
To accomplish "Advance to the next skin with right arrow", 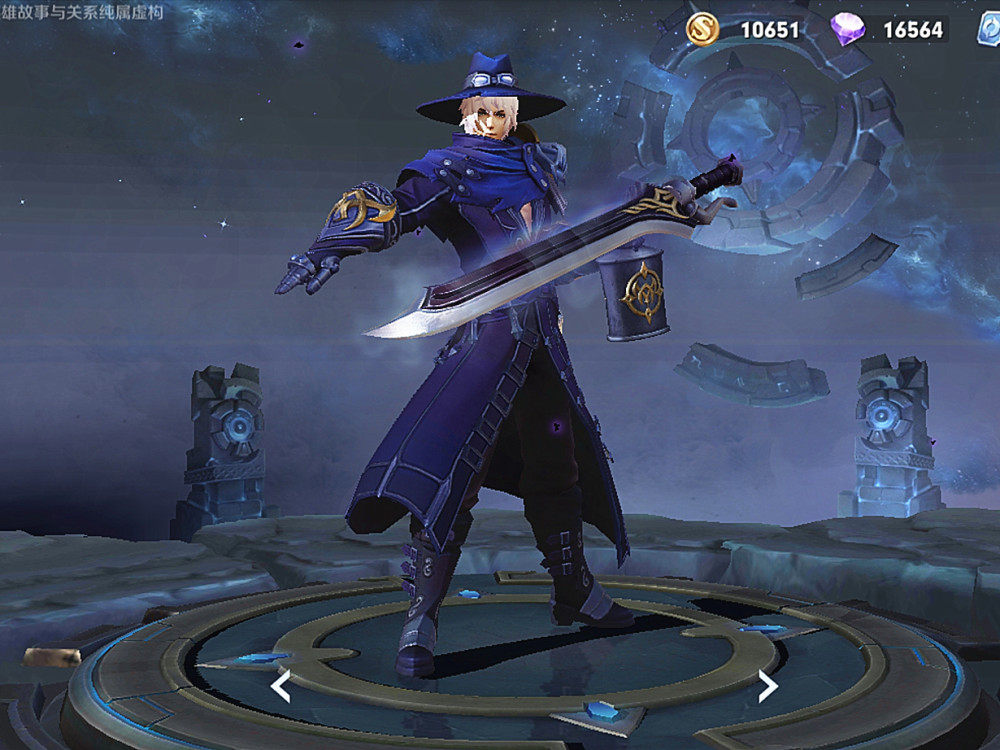I will tap(767, 686).
